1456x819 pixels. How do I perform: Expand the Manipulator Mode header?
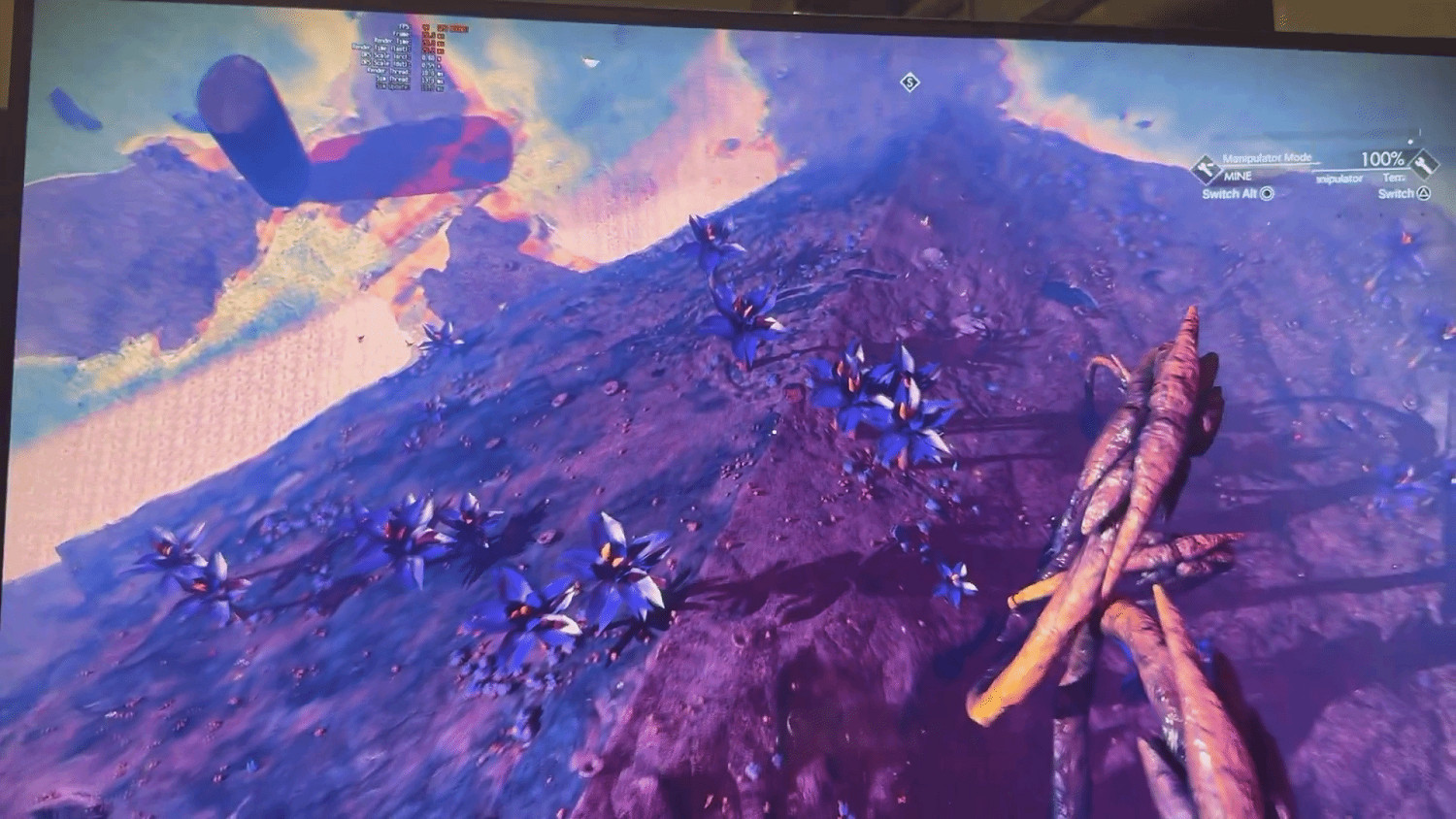pos(1266,156)
